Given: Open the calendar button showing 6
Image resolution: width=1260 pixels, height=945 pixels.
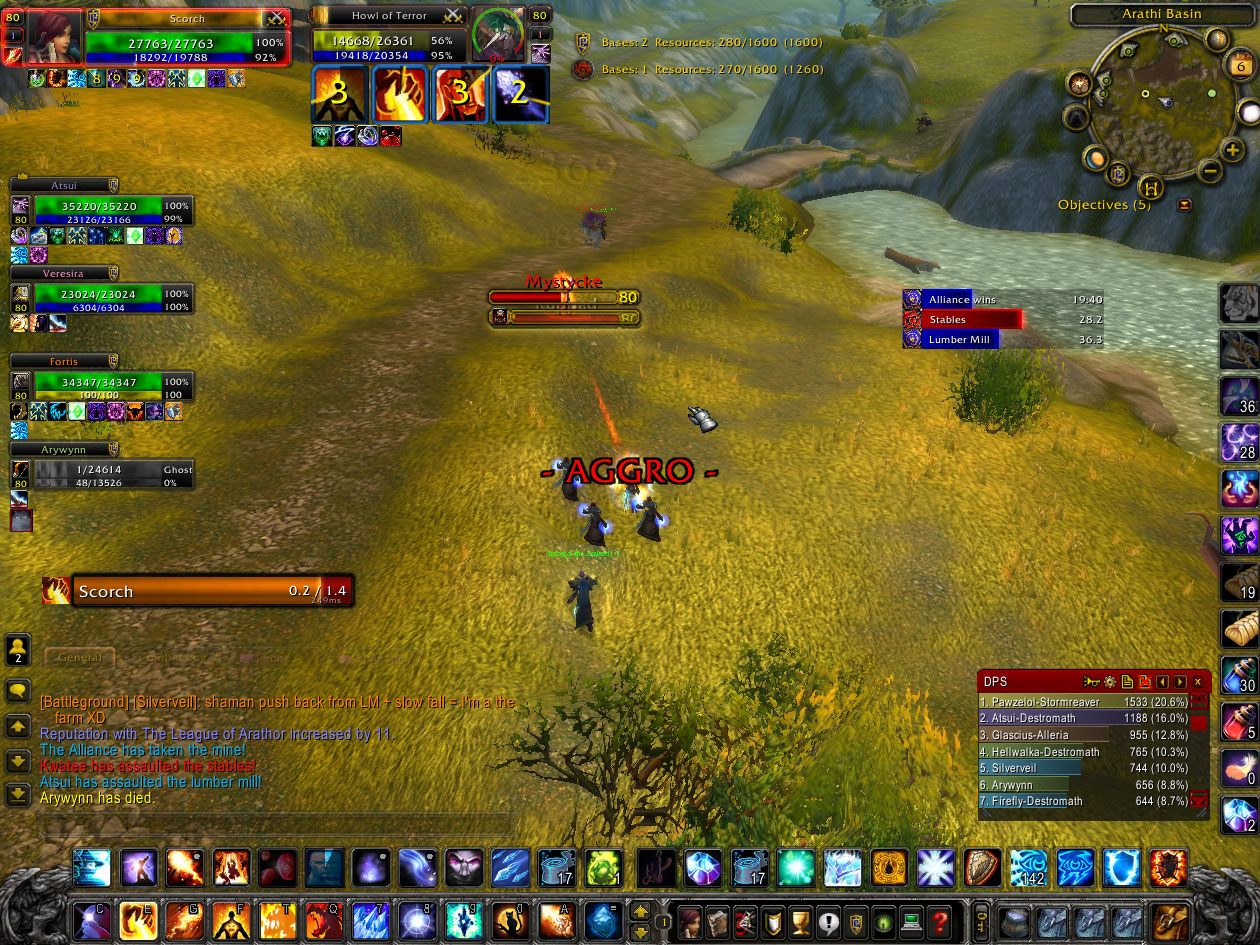Looking at the screenshot, I should coord(1240,66).
